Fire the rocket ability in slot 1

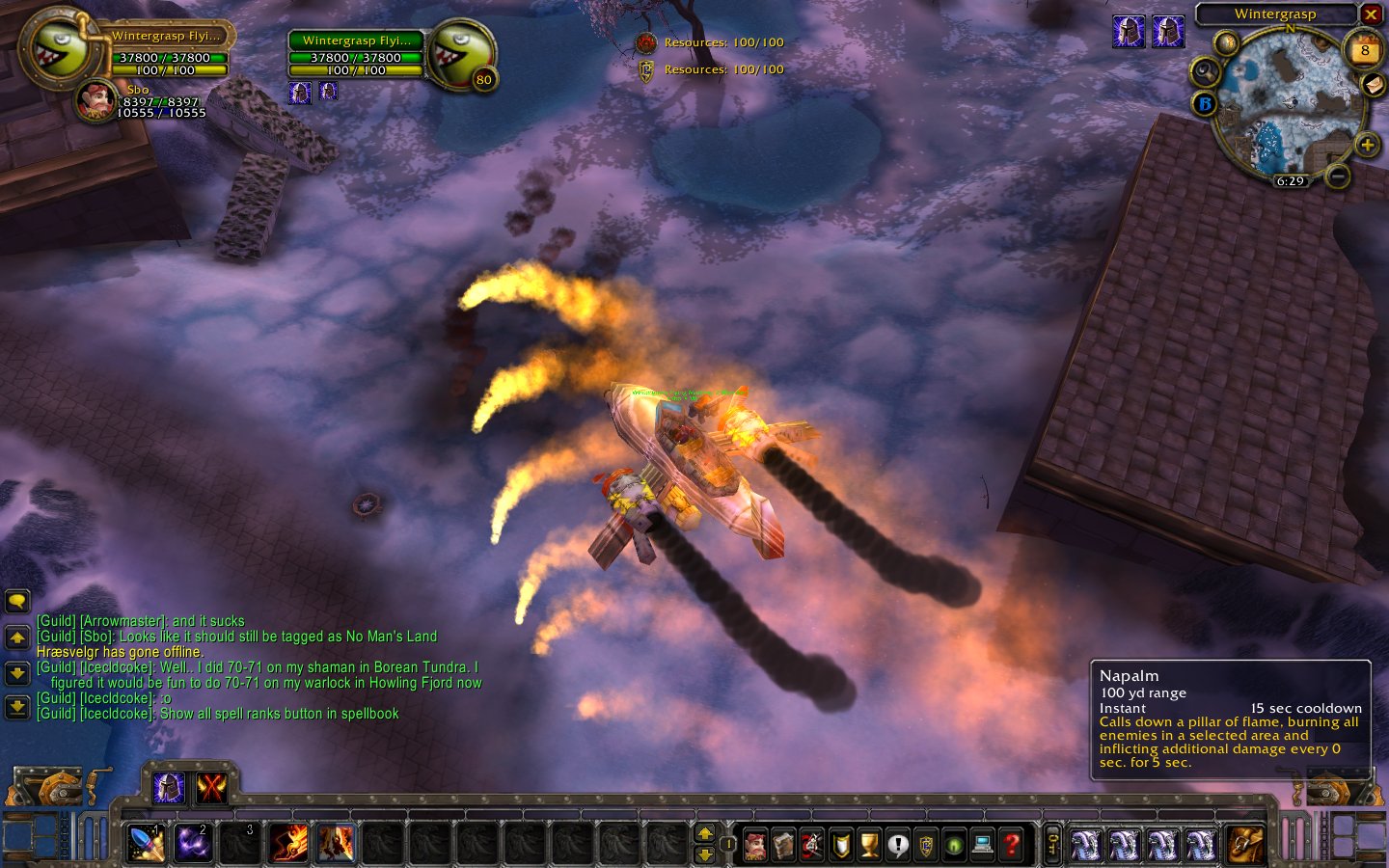click(147, 844)
